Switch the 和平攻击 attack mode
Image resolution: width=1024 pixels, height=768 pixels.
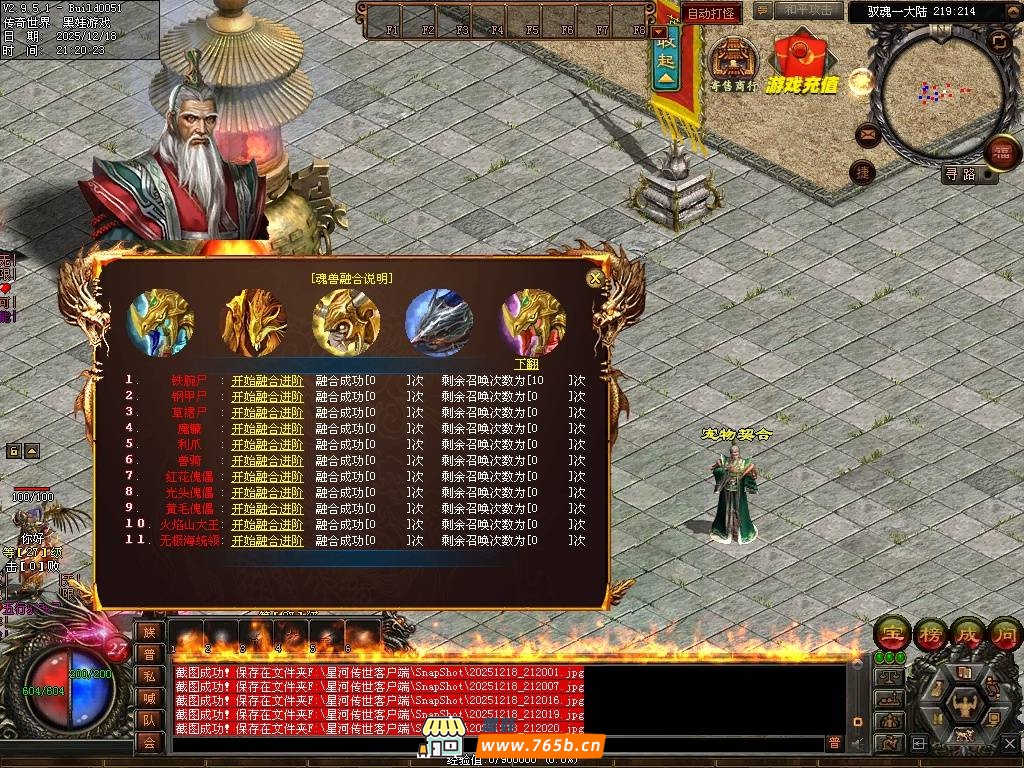coord(807,10)
